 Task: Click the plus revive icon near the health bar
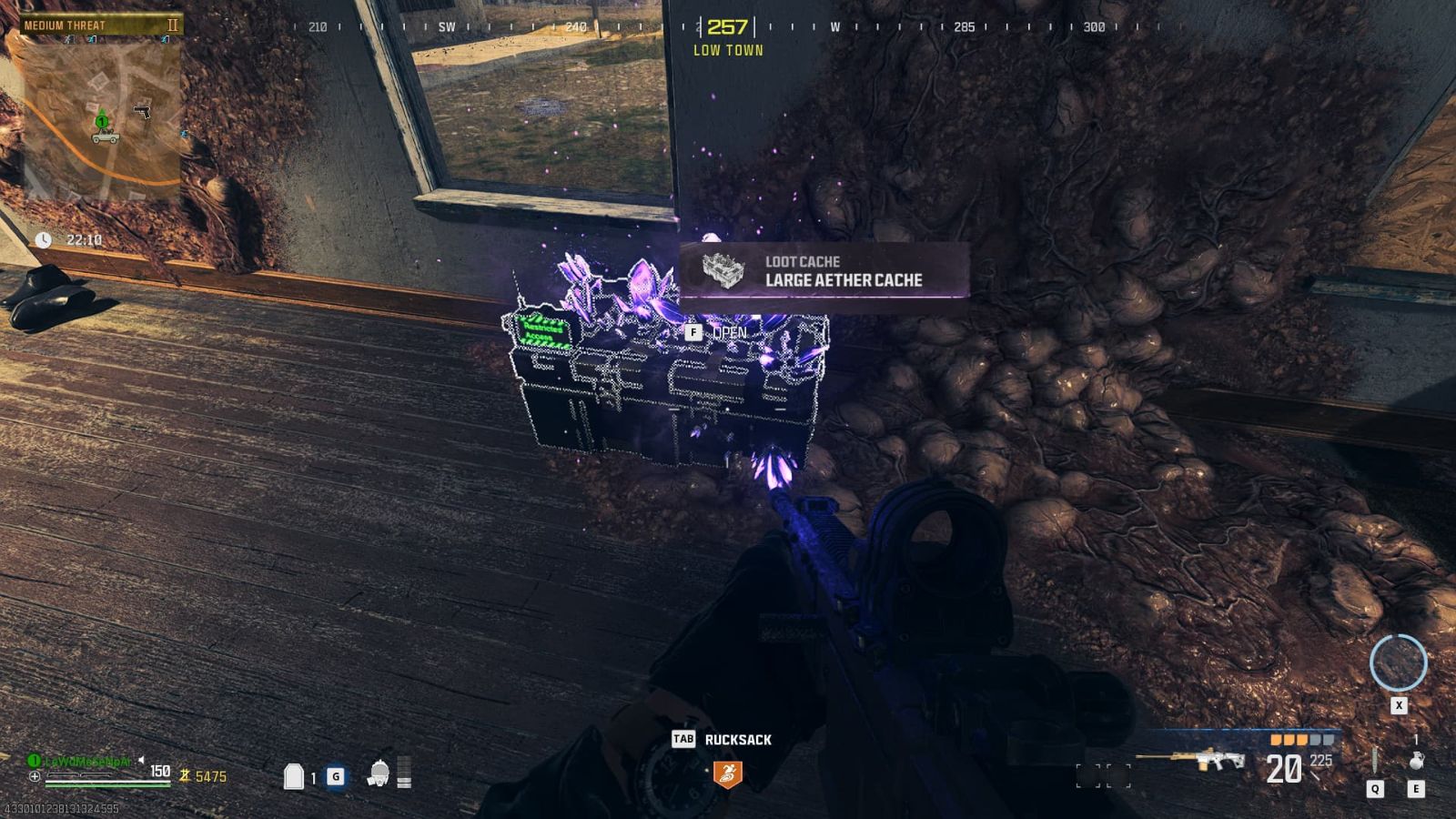[x=34, y=775]
